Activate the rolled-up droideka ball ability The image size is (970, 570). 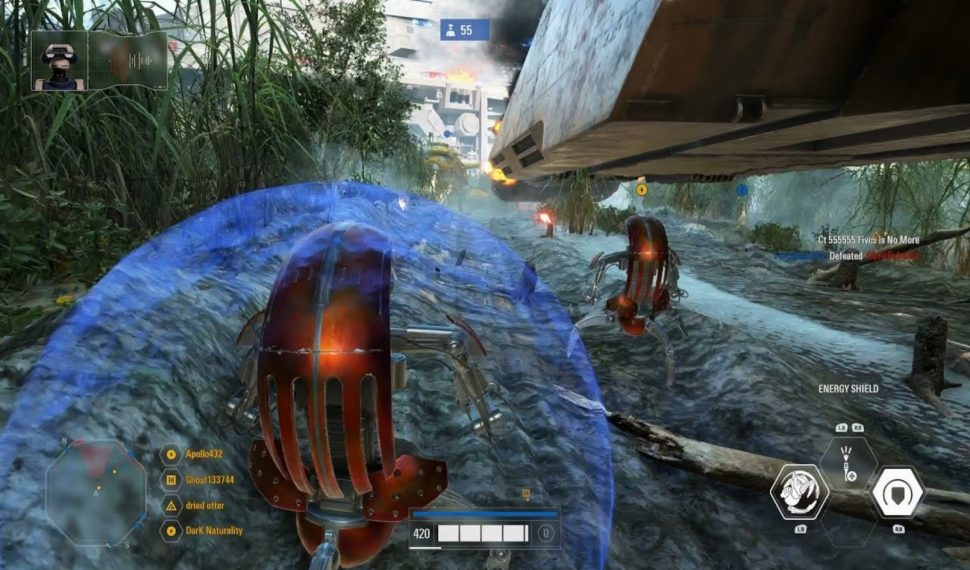tap(799, 493)
